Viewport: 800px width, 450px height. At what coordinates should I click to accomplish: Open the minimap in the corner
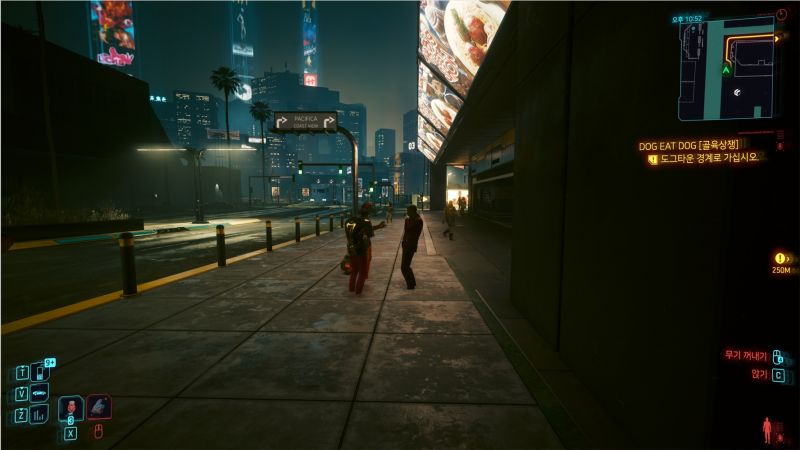coord(726,68)
